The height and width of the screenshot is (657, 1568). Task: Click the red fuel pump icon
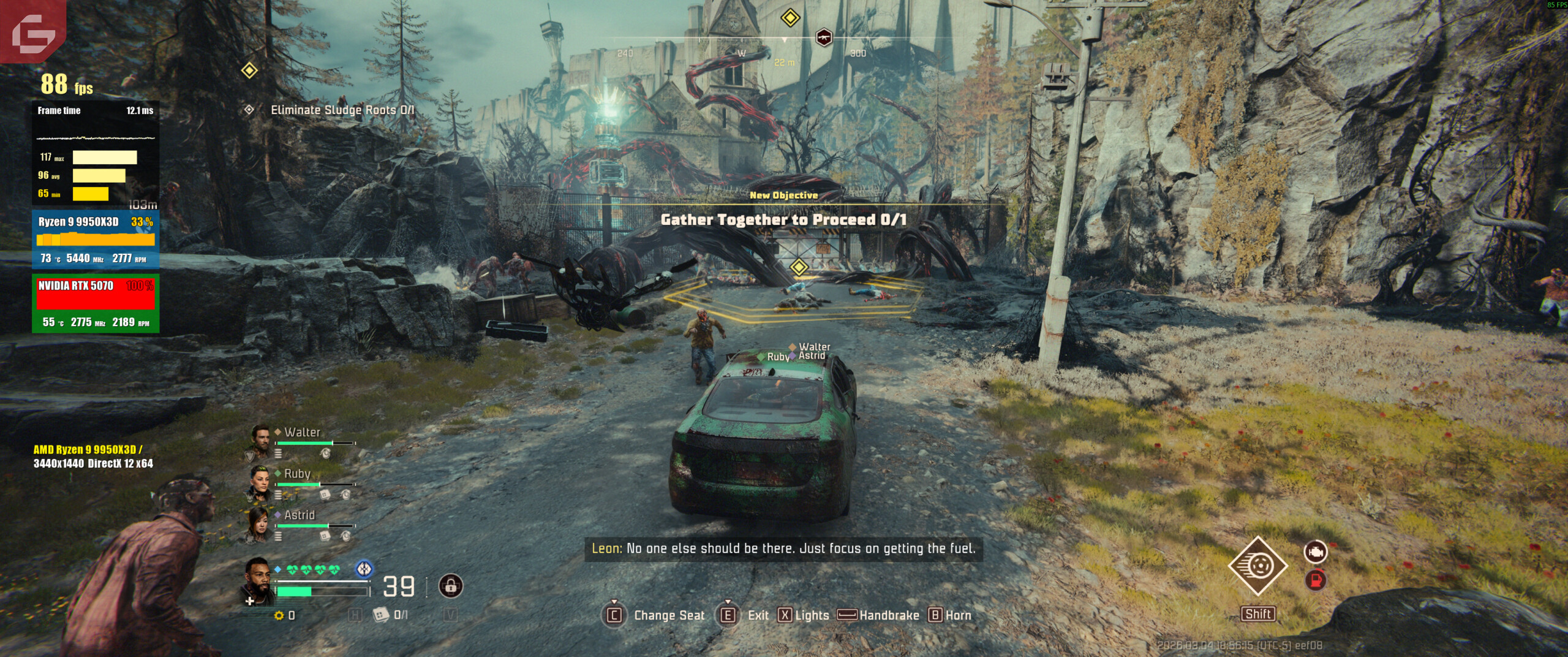(1315, 579)
